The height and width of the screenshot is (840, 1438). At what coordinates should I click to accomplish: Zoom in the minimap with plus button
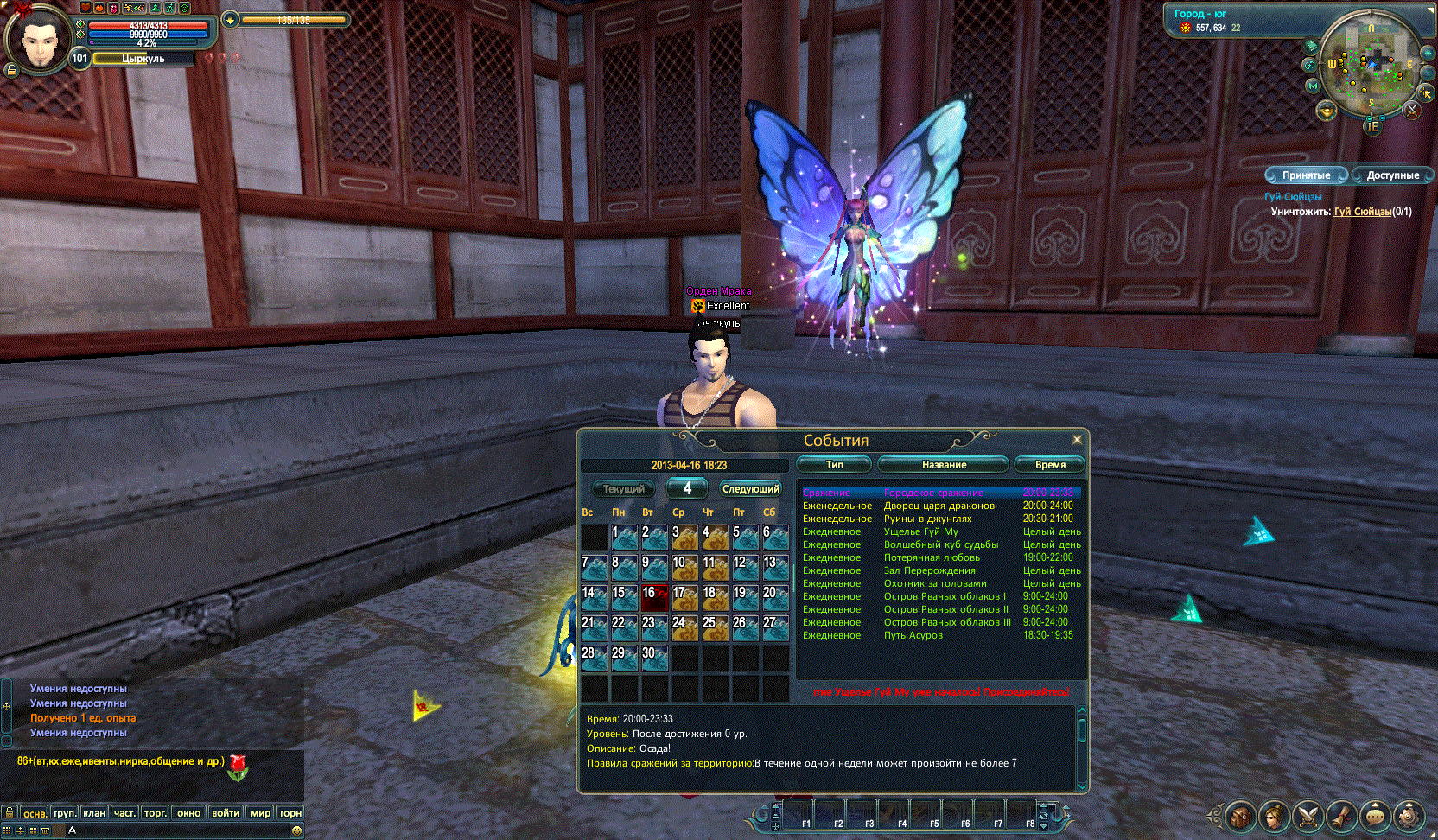[x=1429, y=54]
